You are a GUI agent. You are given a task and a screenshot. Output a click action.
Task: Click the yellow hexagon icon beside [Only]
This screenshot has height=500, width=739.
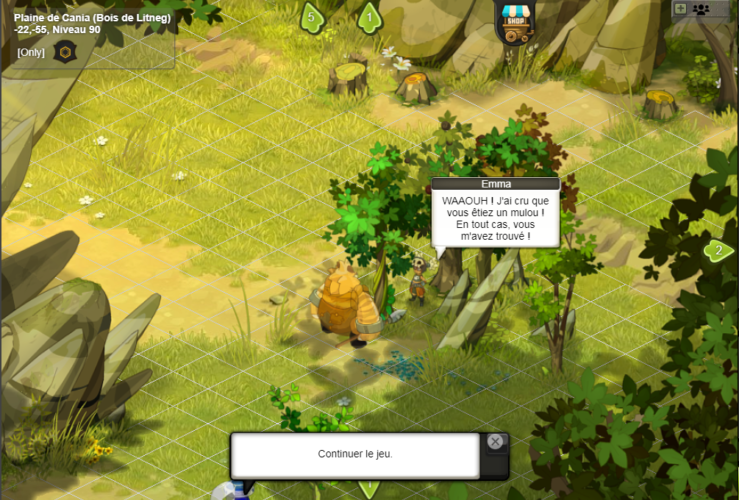tap(64, 52)
